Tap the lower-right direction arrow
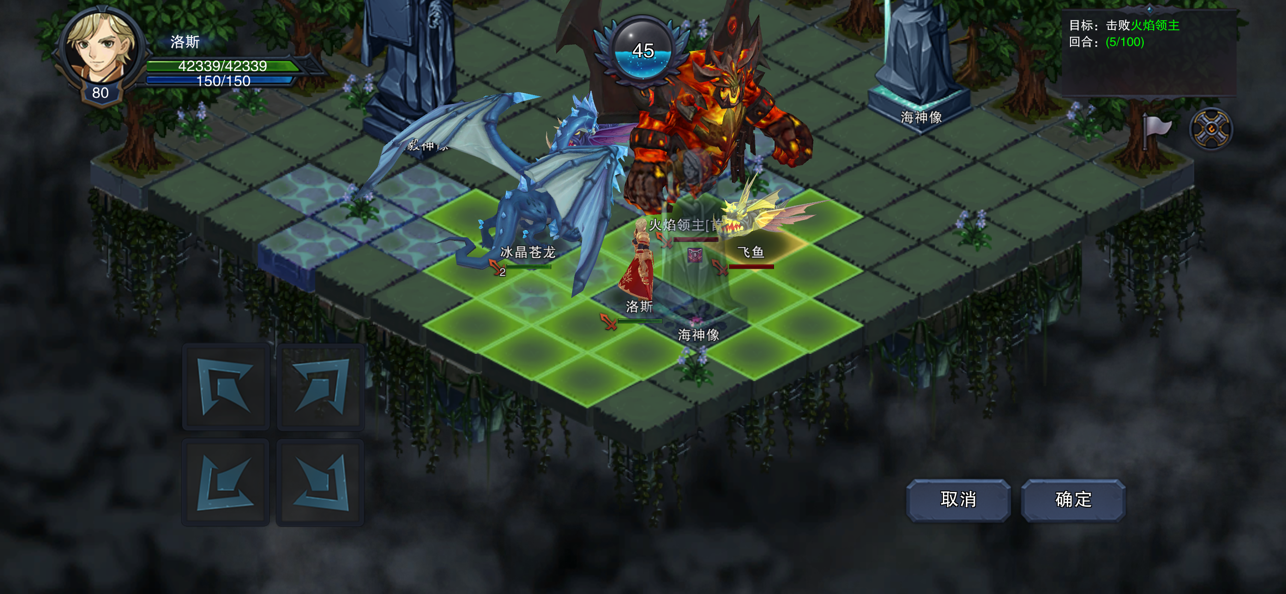 321,481
